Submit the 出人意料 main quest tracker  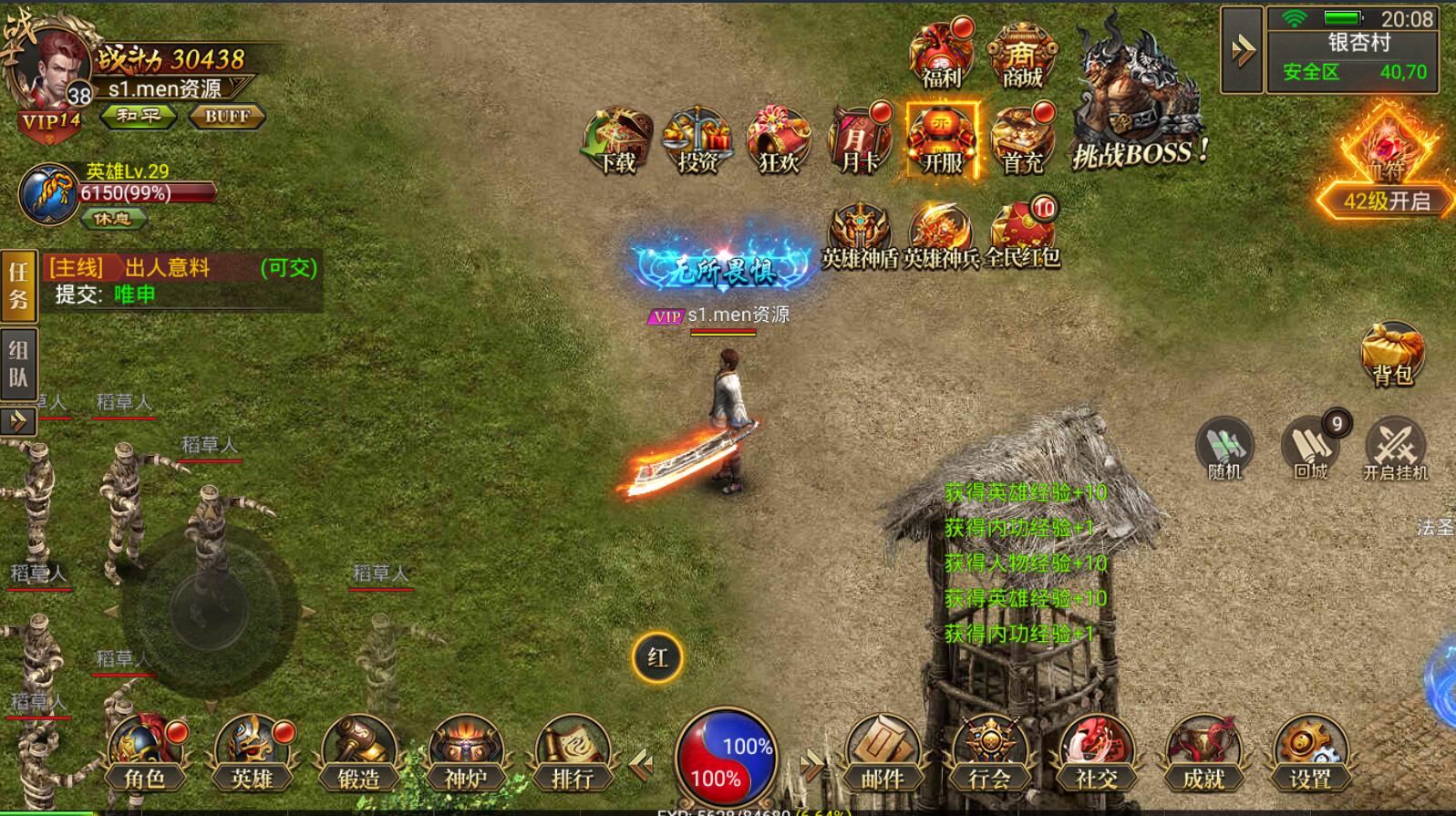pyautogui.click(x=182, y=281)
